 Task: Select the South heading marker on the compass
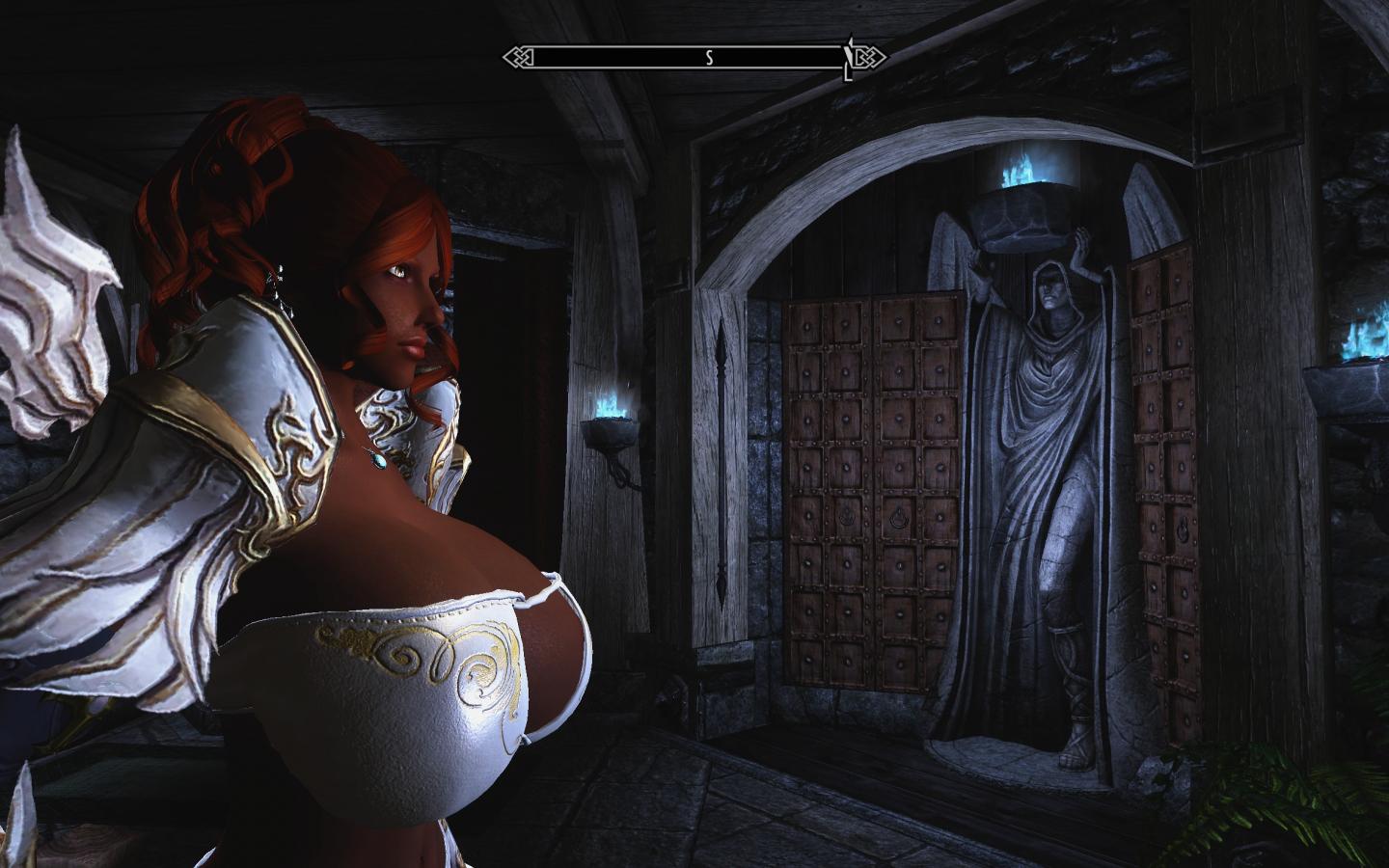pyautogui.click(x=708, y=58)
